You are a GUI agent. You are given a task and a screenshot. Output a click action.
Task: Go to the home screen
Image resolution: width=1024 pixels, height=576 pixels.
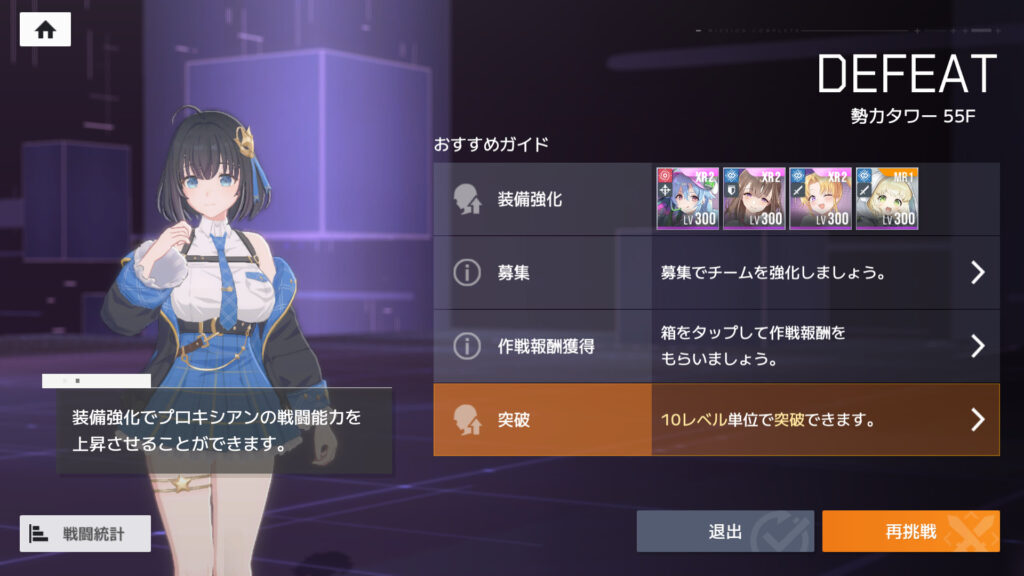[45, 29]
